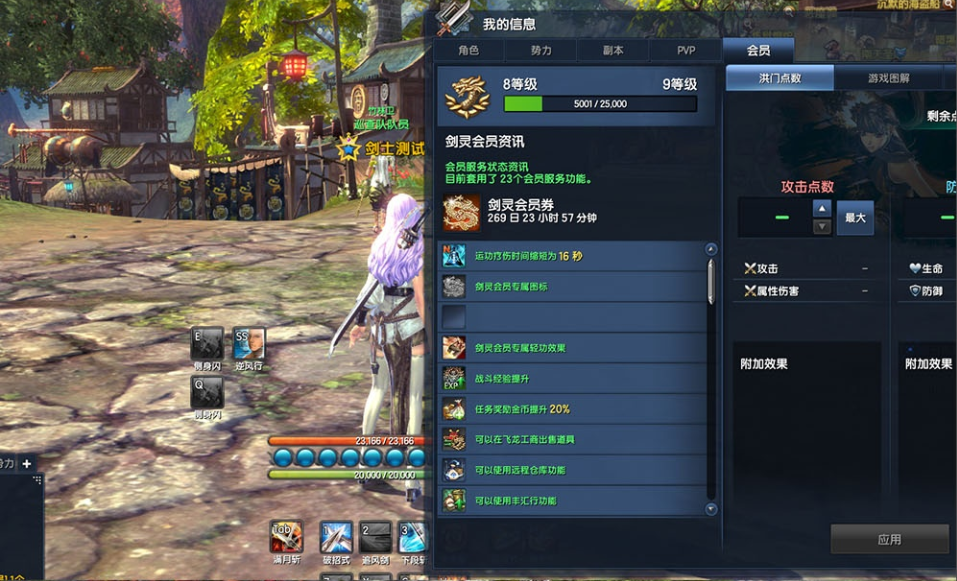957x581 pixels.
Task: Use the 逆风行 SS skill icon
Action: click(x=249, y=343)
